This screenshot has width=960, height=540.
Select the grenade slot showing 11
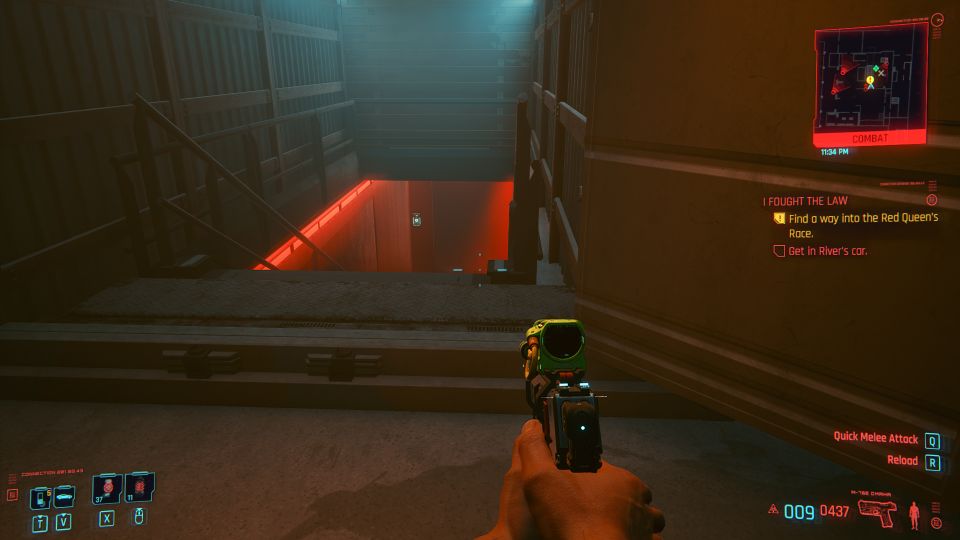139,489
